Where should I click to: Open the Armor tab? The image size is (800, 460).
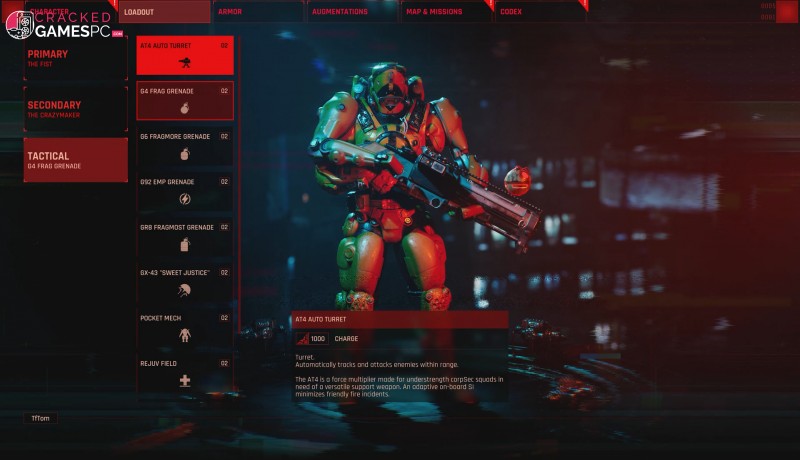(258, 12)
